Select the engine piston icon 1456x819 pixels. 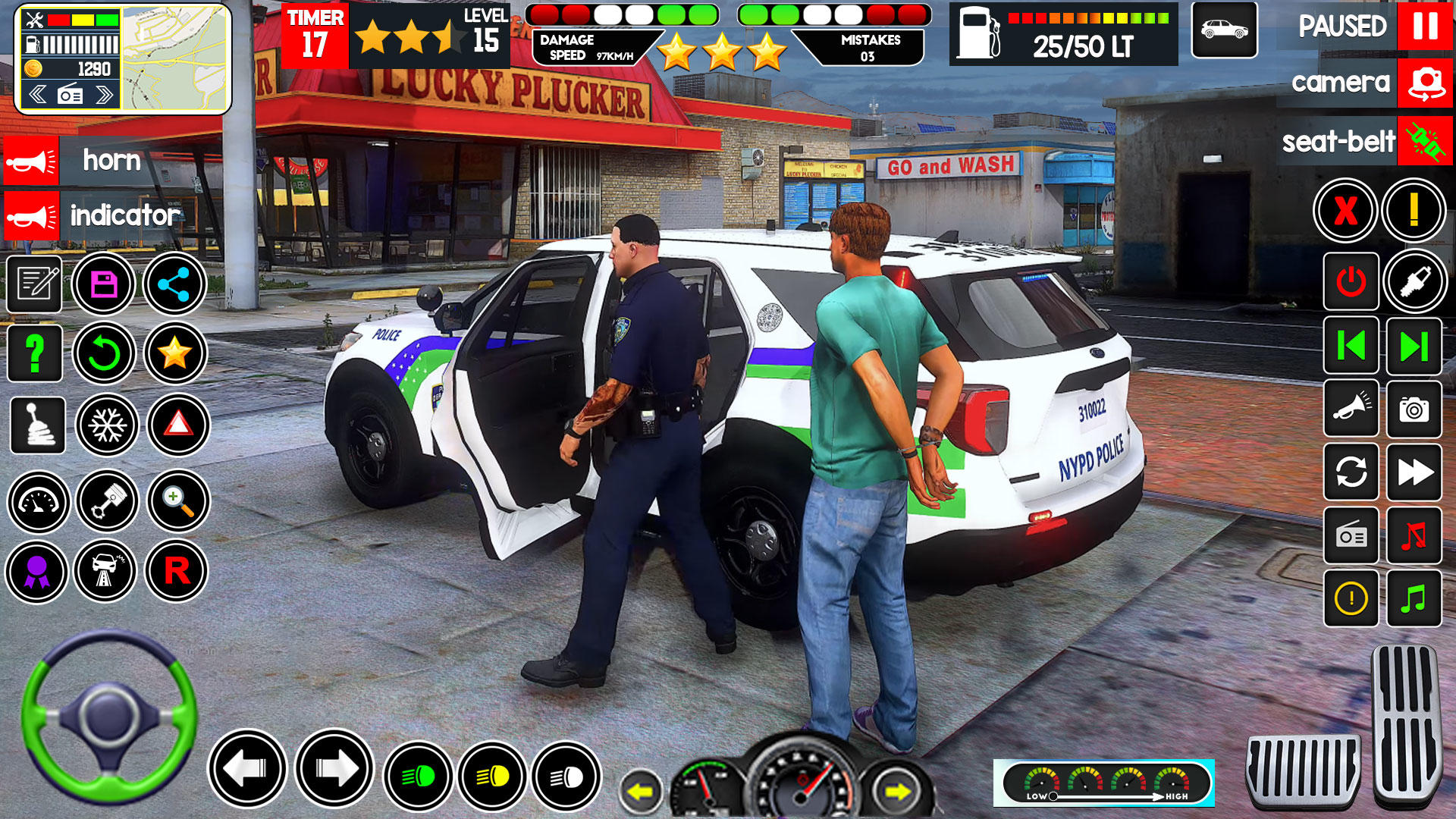(x=106, y=502)
